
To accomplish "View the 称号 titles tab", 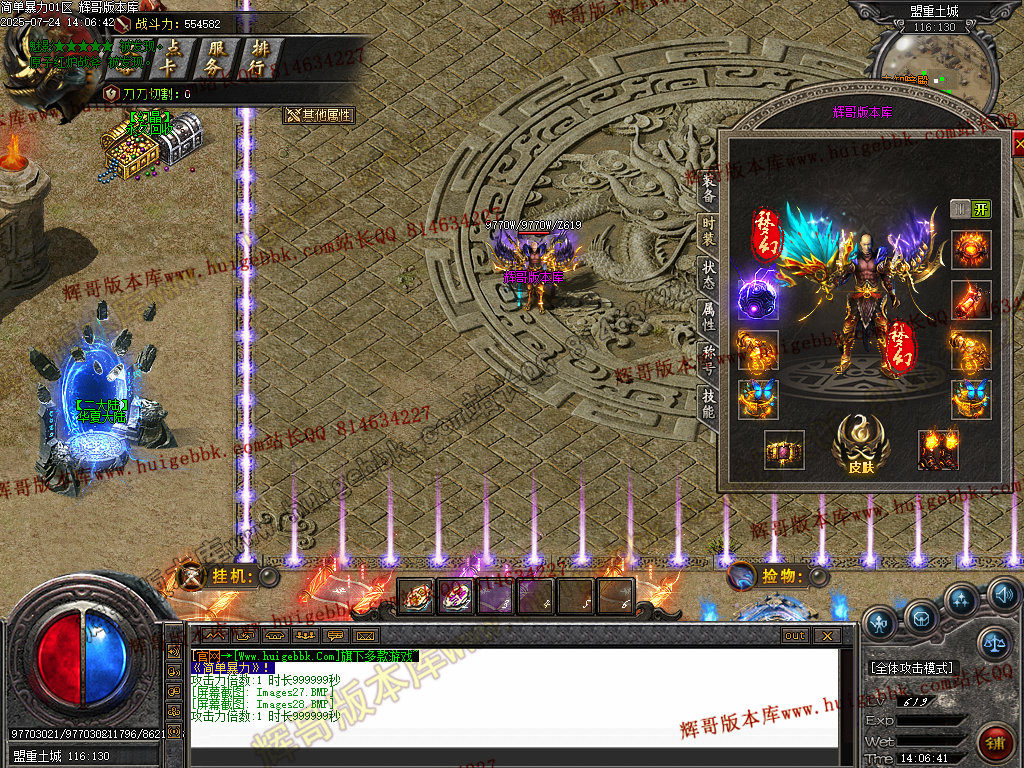I will coord(709,362).
